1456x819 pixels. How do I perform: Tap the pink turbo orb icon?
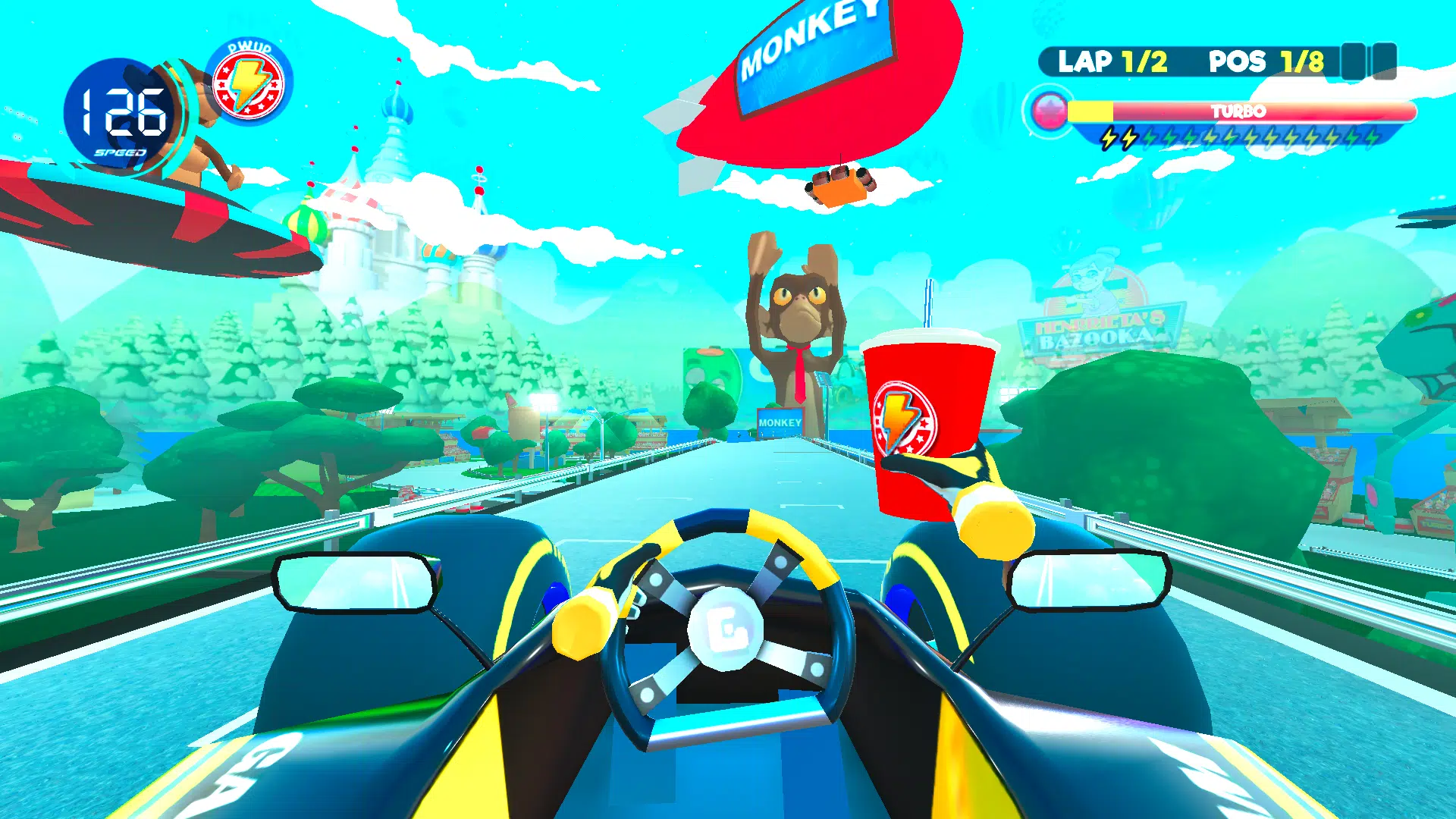(x=1050, y=112)
